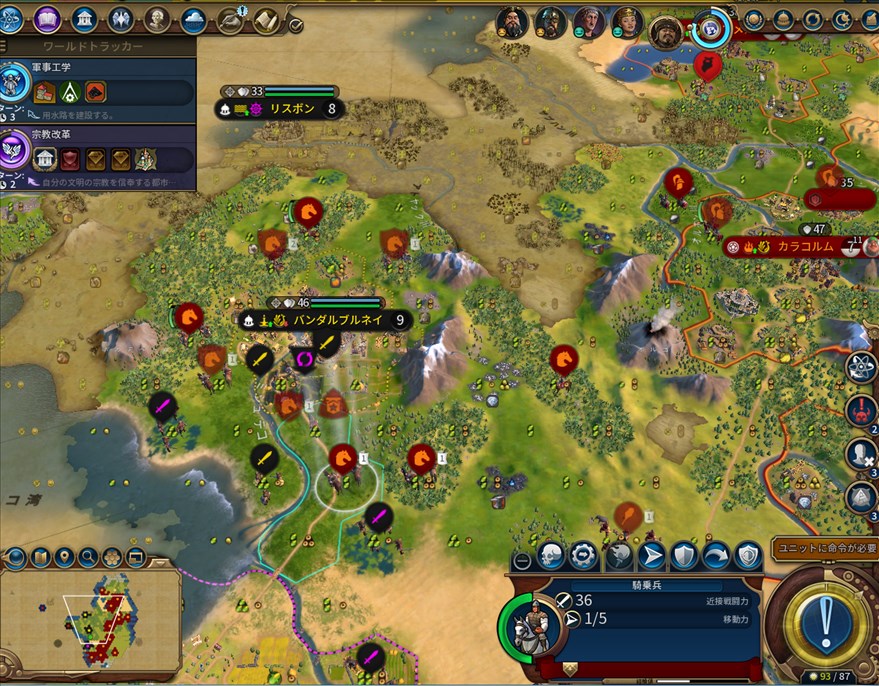Click the unit-needs-orders exclamation button
This screenshot has height=686, width=879.
point(824,621)
